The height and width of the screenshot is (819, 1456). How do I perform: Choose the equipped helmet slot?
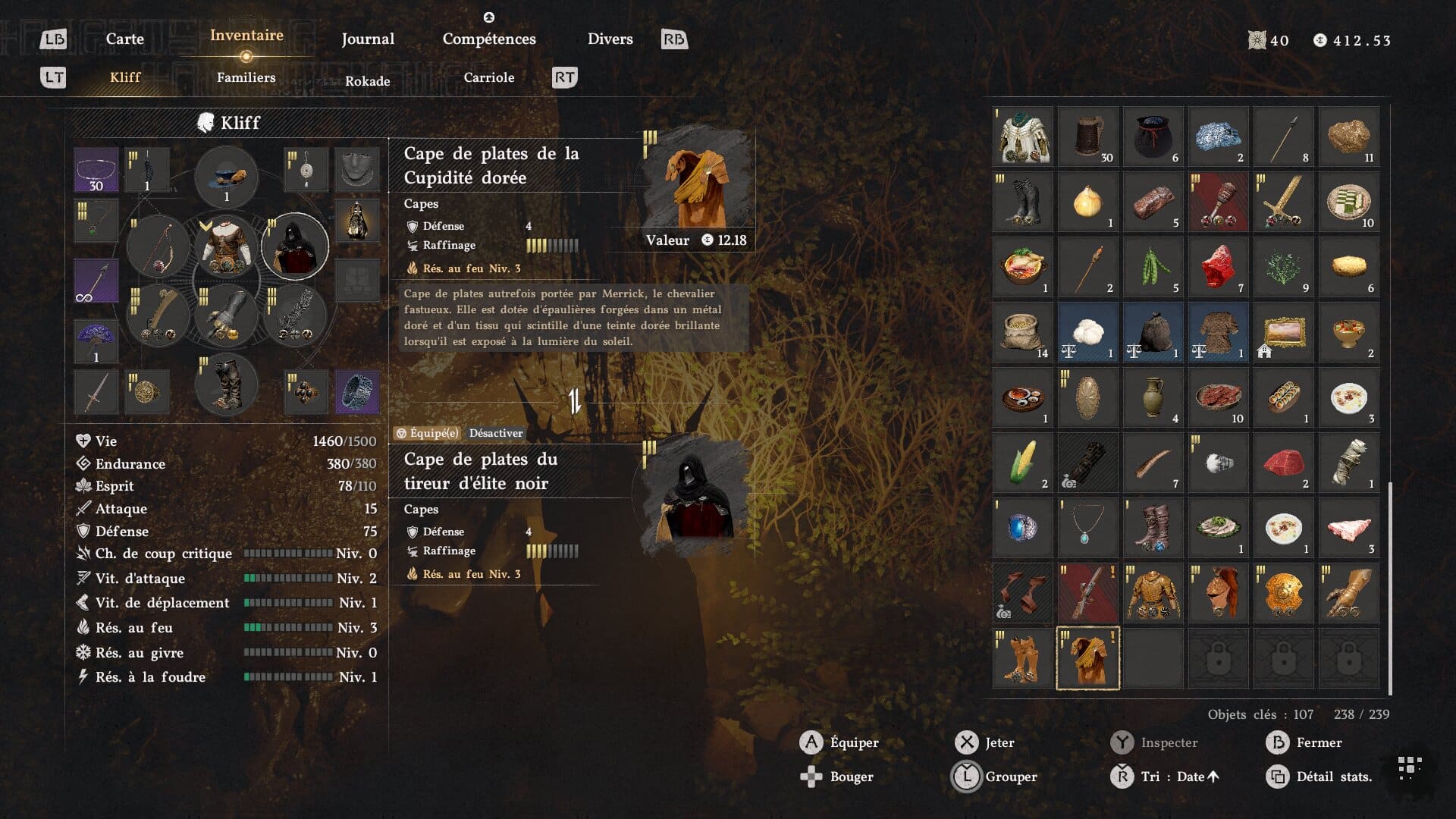pyautogui.click(x=226, y=177)
